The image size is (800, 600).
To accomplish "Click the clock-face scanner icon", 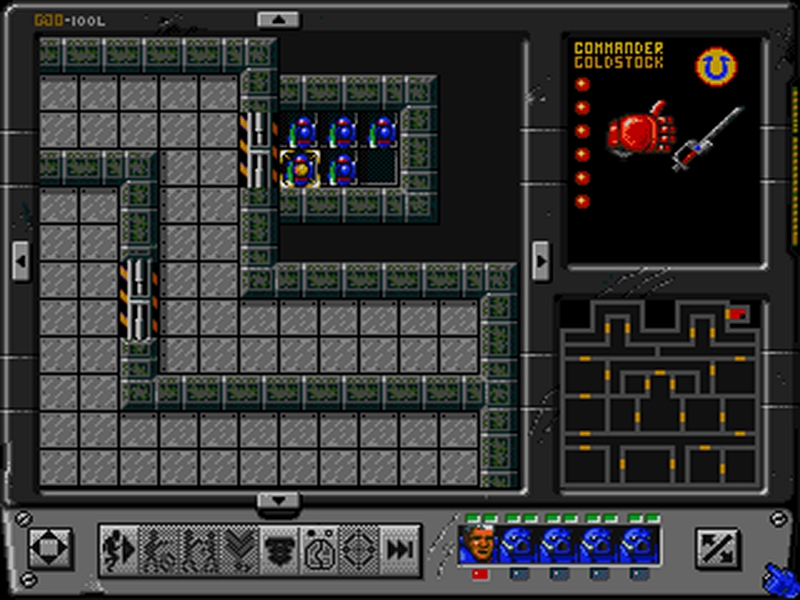I will coord(319,549).
